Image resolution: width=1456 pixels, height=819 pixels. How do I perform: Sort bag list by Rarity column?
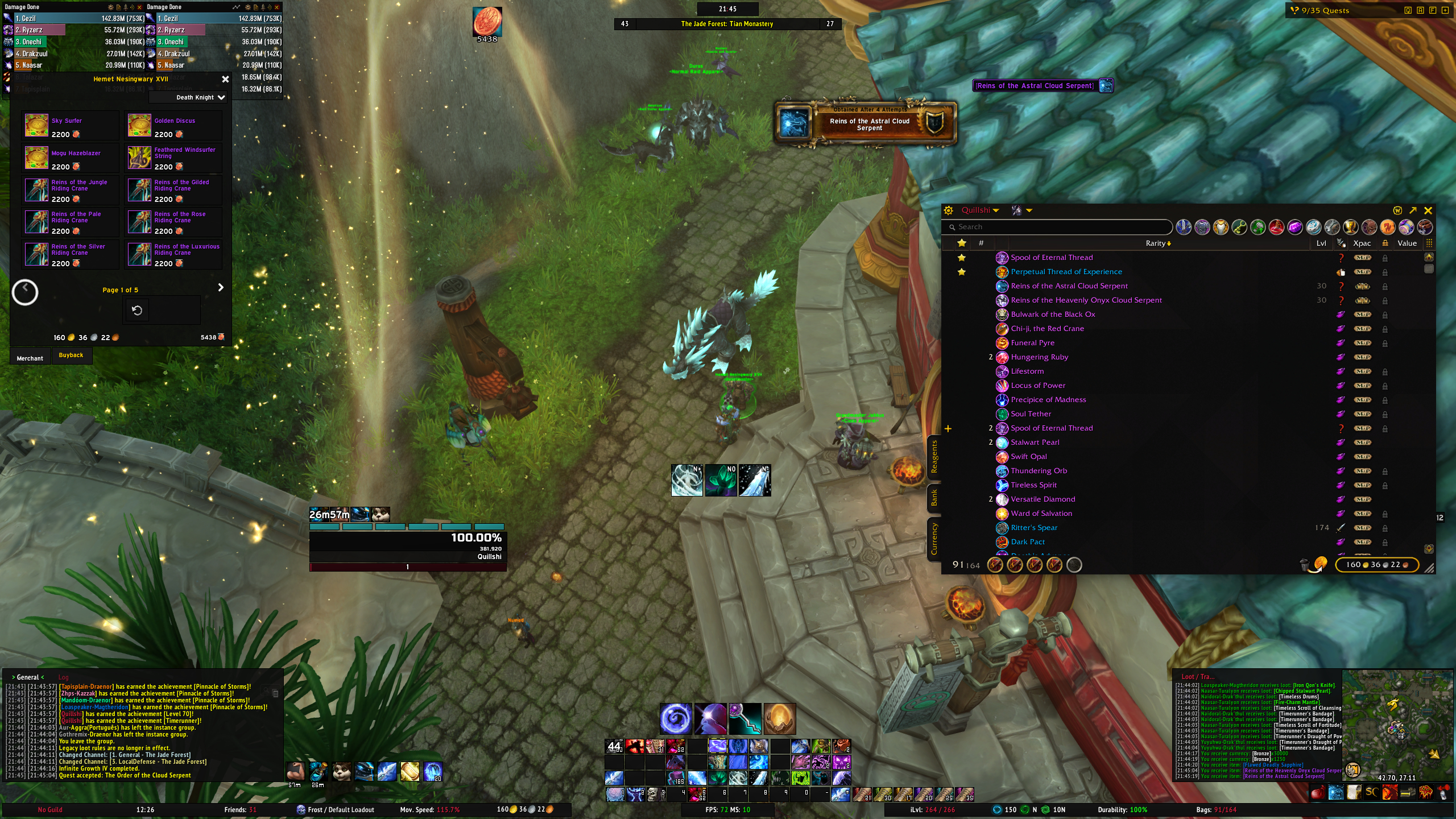click(1157, 243)
